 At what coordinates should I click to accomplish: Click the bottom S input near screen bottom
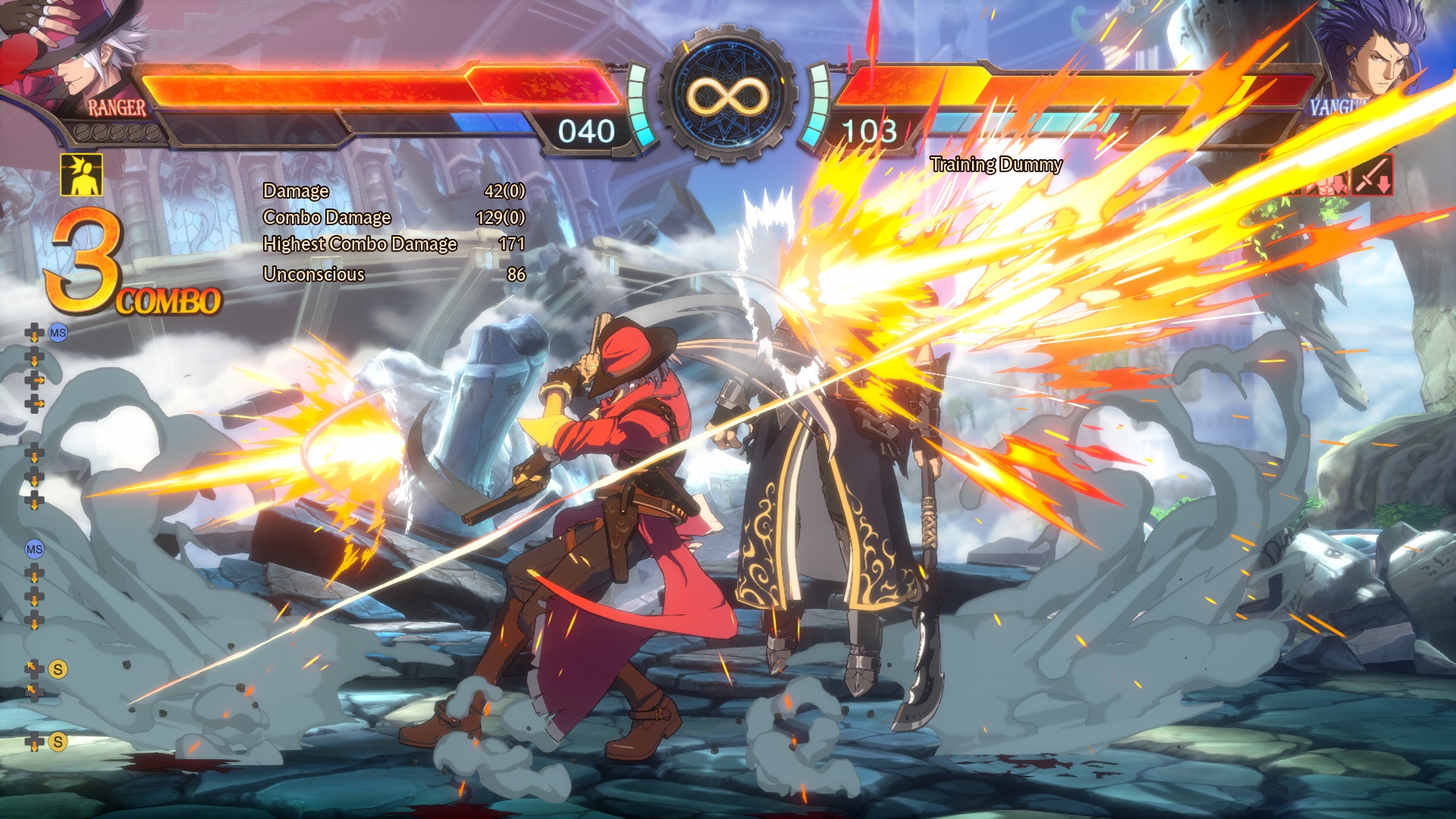57,739
